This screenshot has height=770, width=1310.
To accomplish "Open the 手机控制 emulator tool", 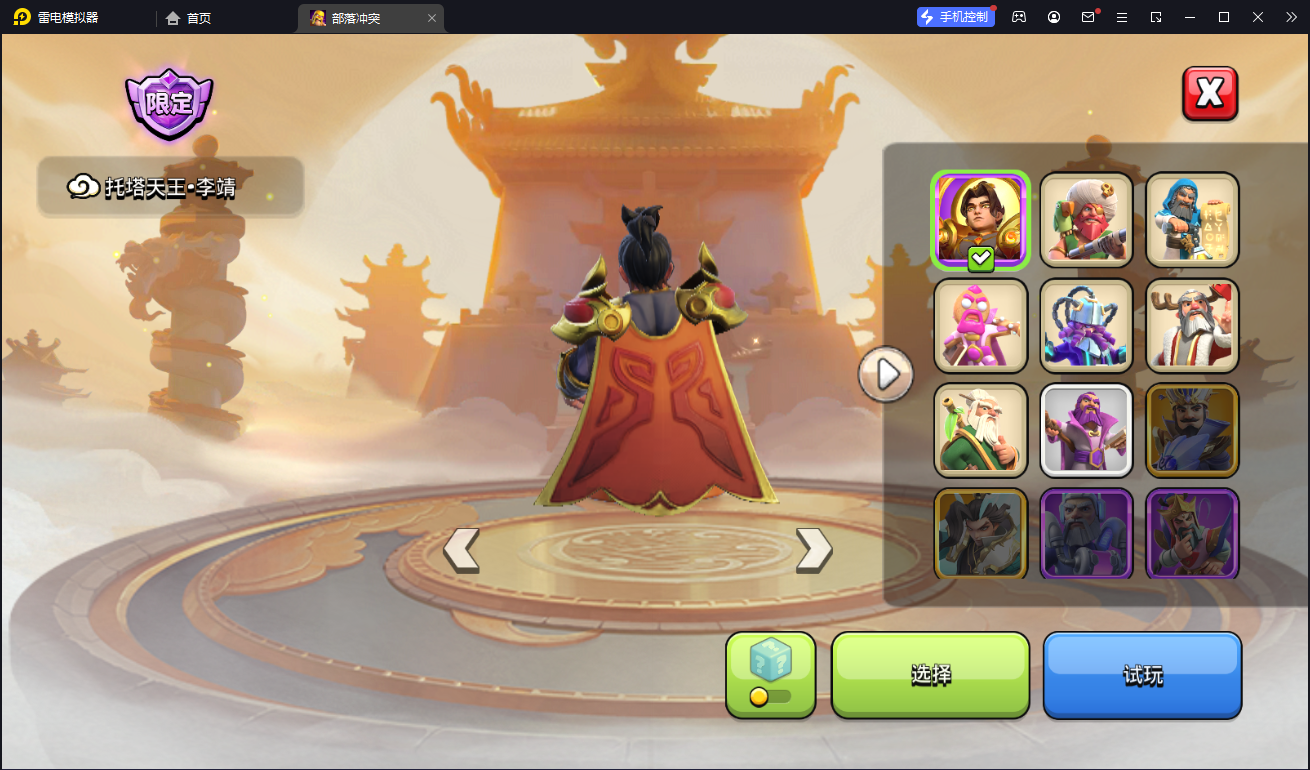I will (955, 17).
